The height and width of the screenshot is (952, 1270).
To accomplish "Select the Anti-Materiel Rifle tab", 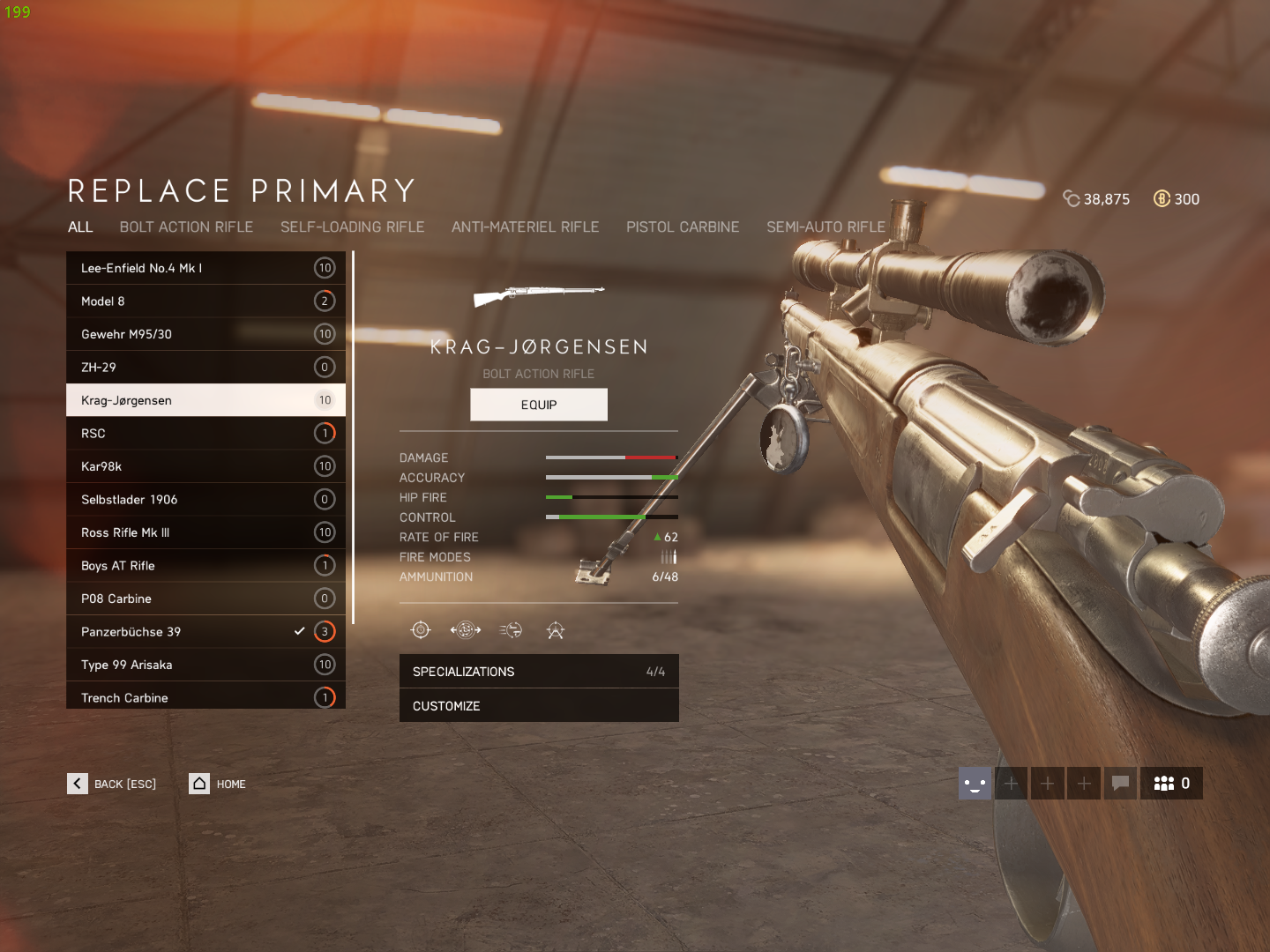I will click(x=525, y=227).
